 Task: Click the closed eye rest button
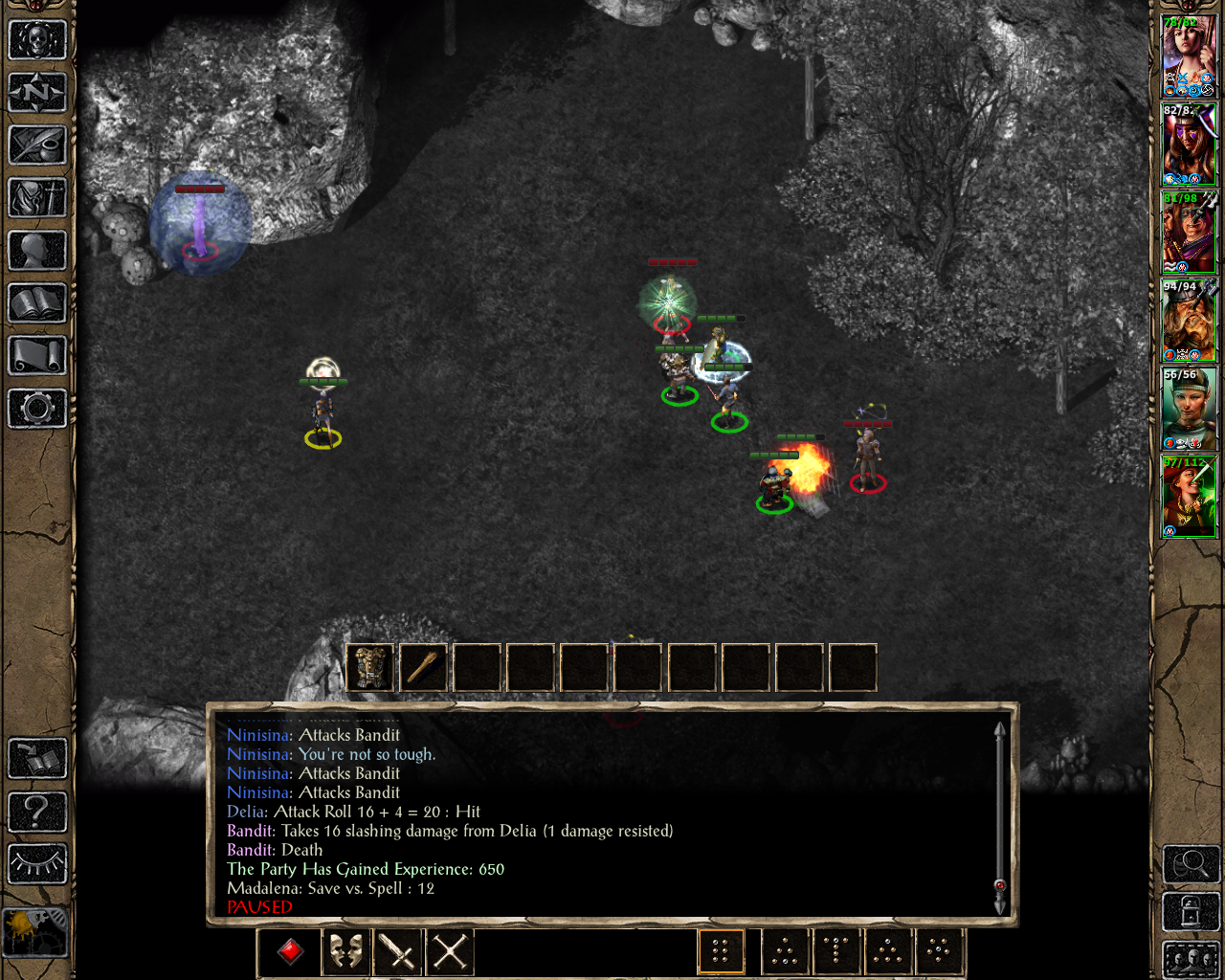coord(37,864)
